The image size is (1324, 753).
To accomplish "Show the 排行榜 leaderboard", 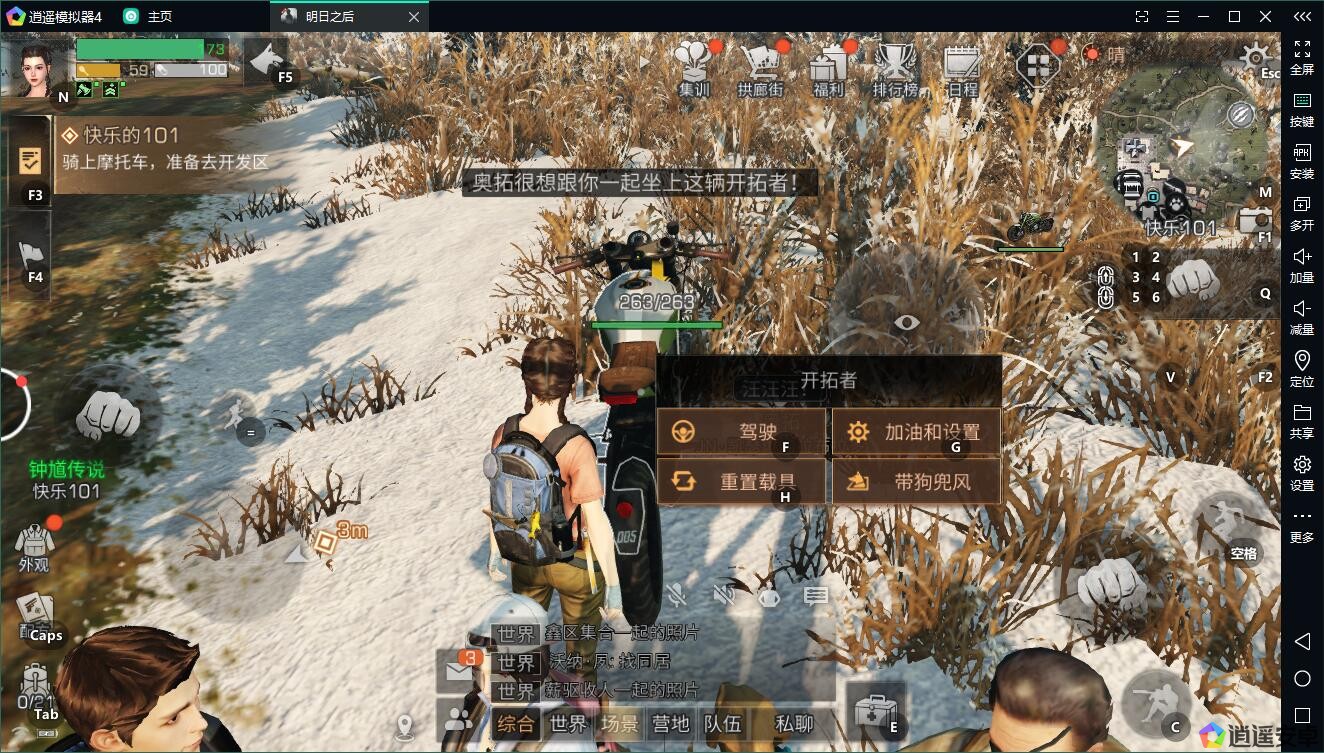I will 895,68.
